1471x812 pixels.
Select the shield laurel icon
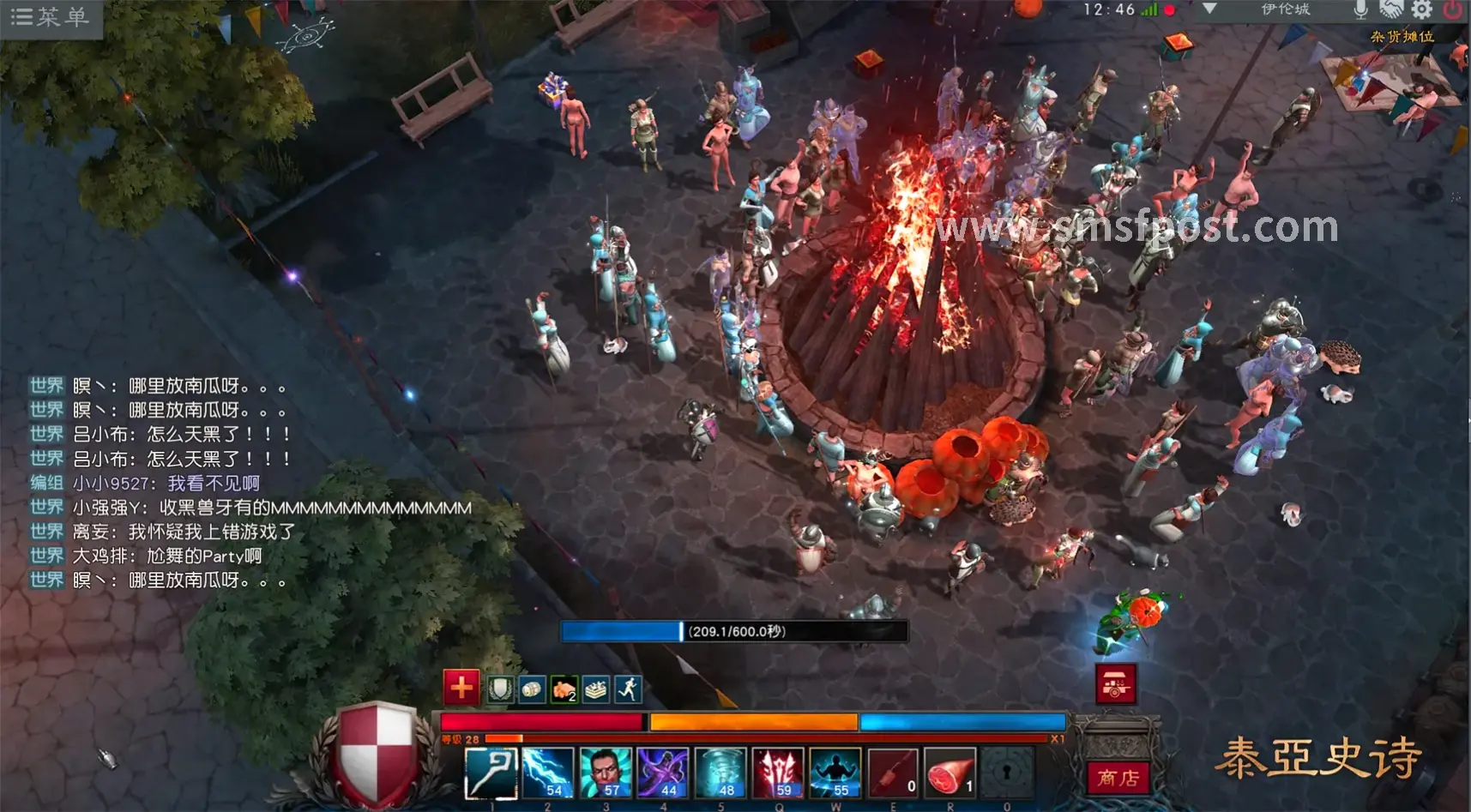click(500, 689)
